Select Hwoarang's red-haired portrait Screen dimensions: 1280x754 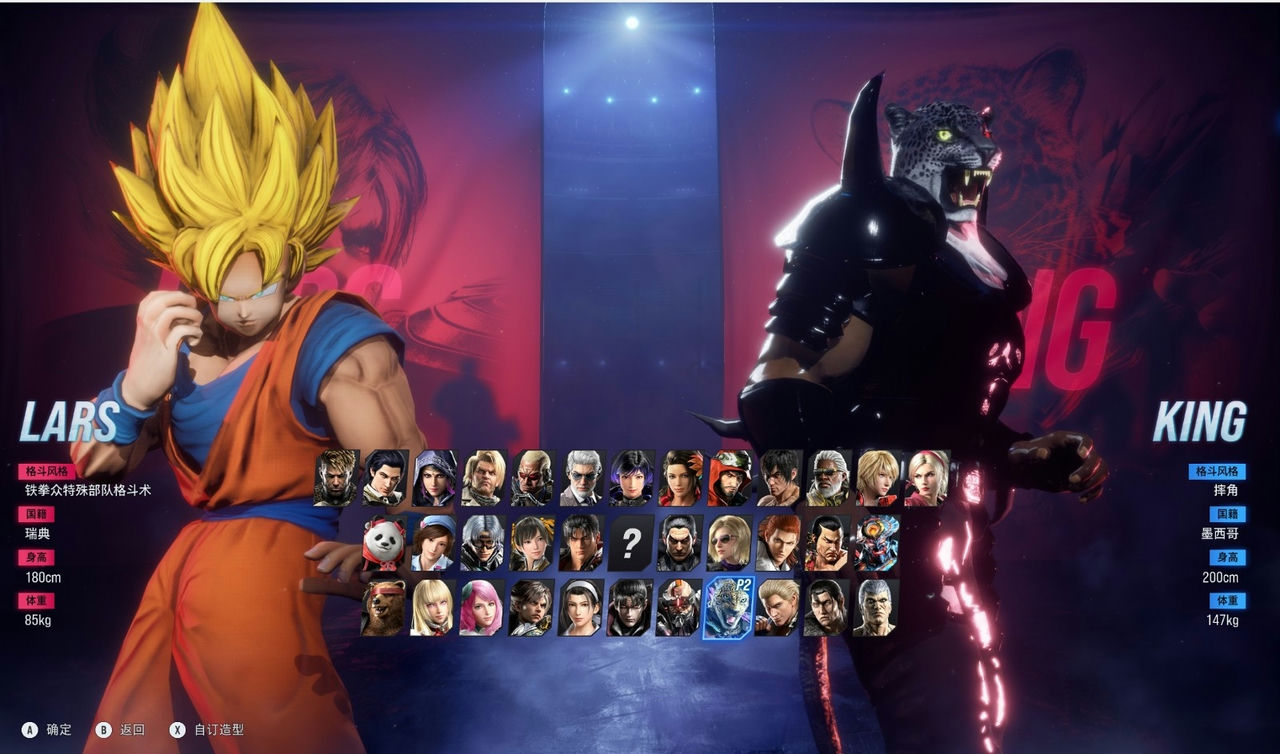(x=778, y=542)
